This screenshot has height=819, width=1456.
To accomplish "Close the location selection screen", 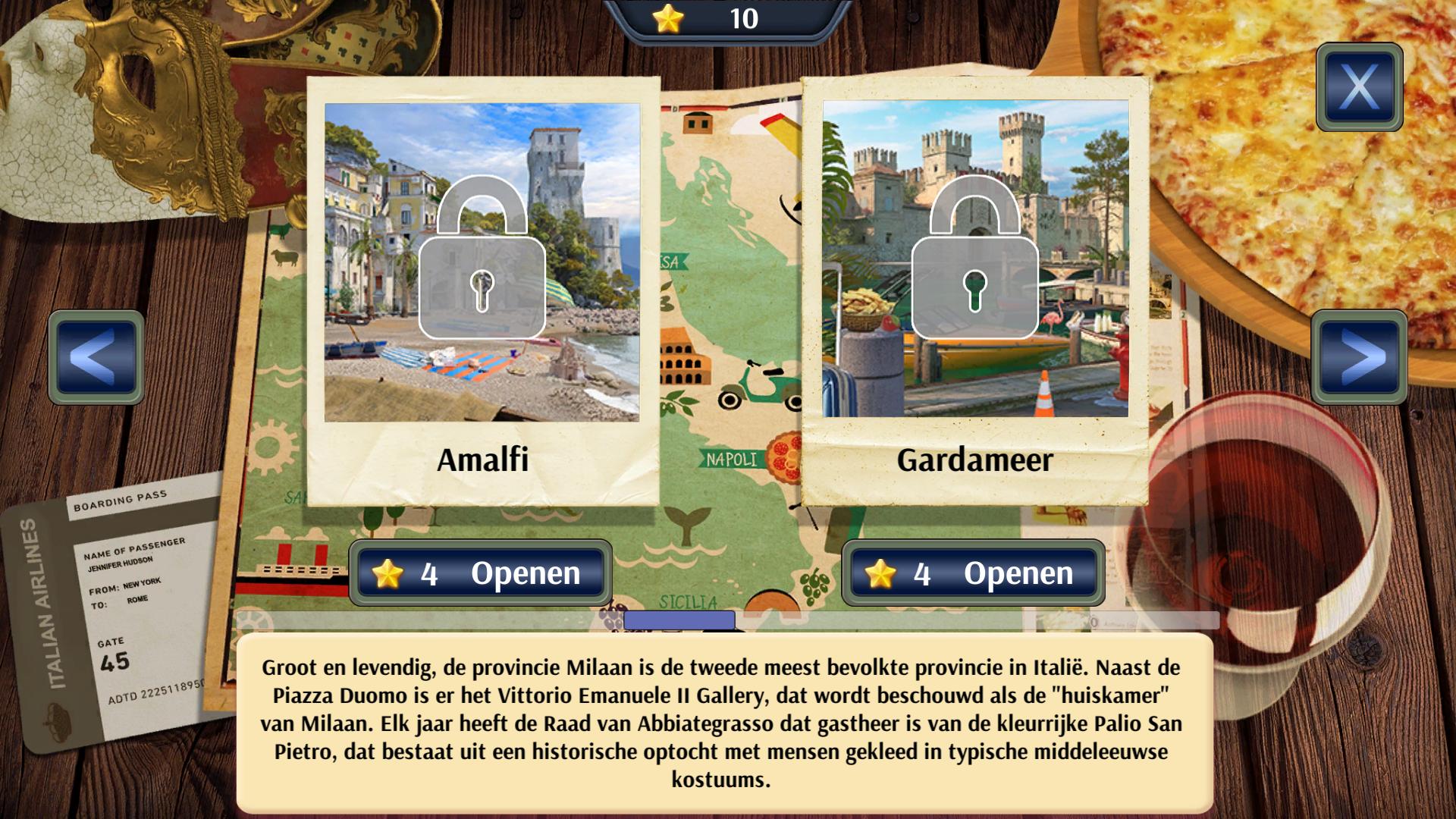I will point(1359,87).
